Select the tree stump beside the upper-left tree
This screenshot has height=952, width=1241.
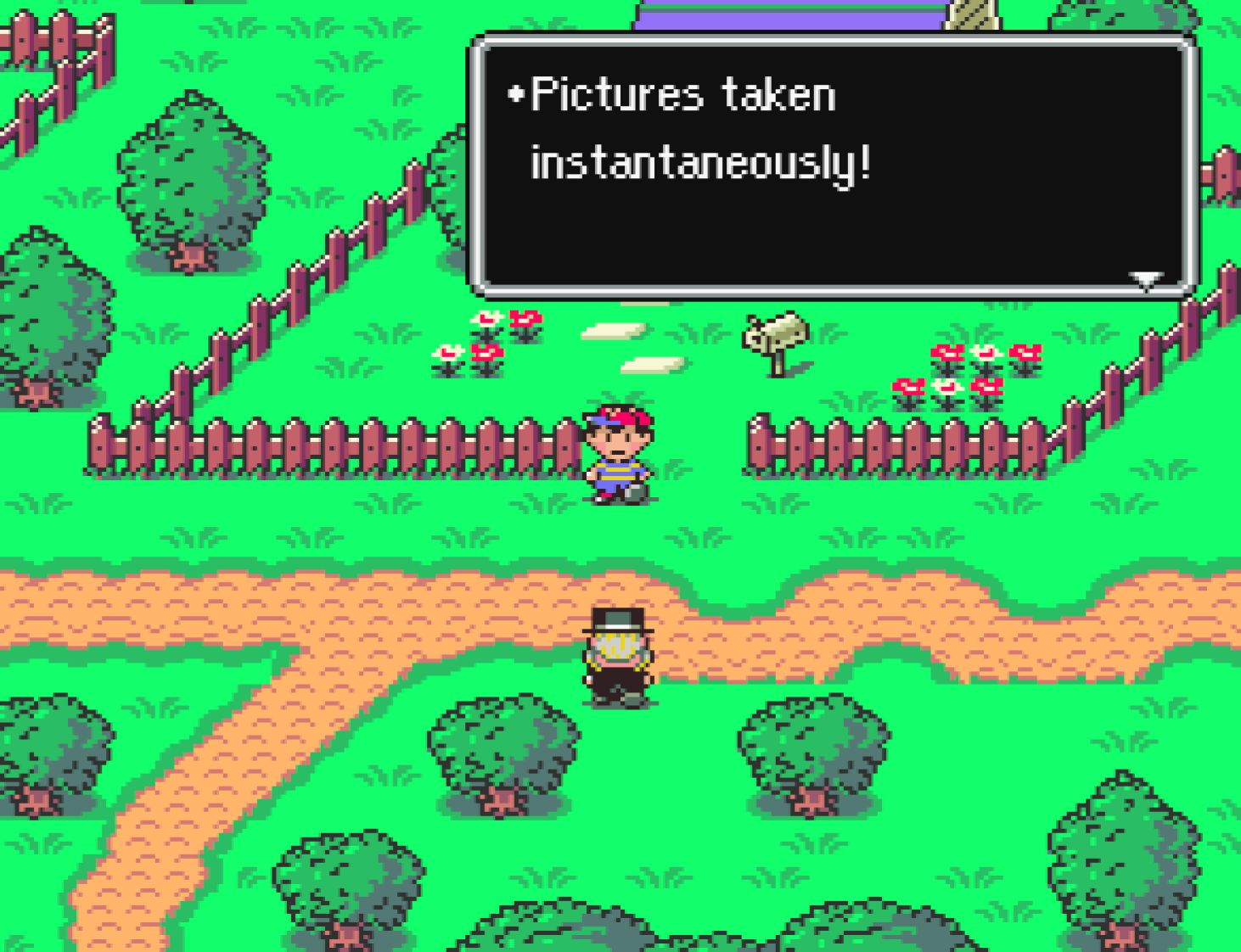188,255
